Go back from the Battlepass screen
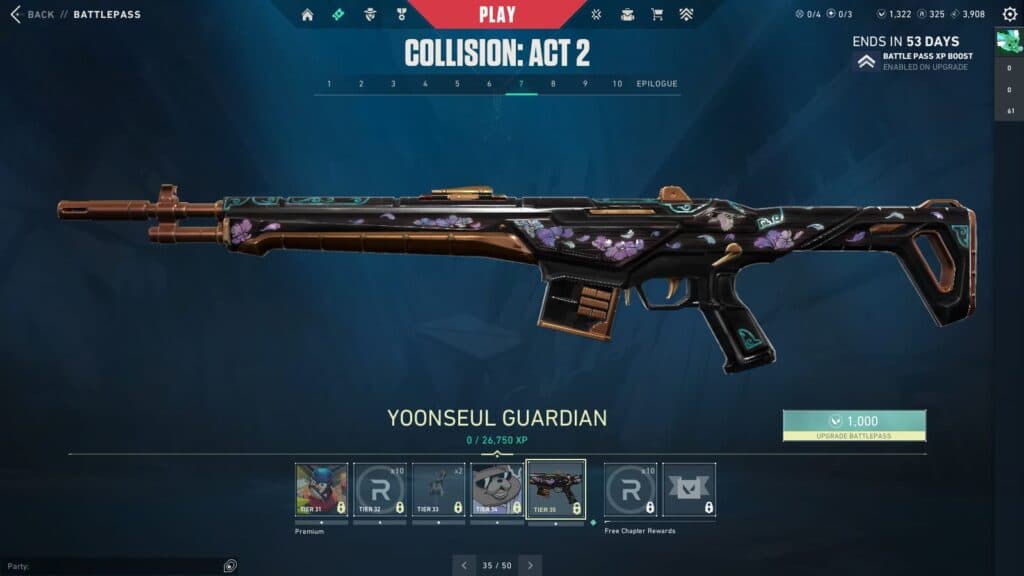1024x576 pixels. (x=32, y=15)
